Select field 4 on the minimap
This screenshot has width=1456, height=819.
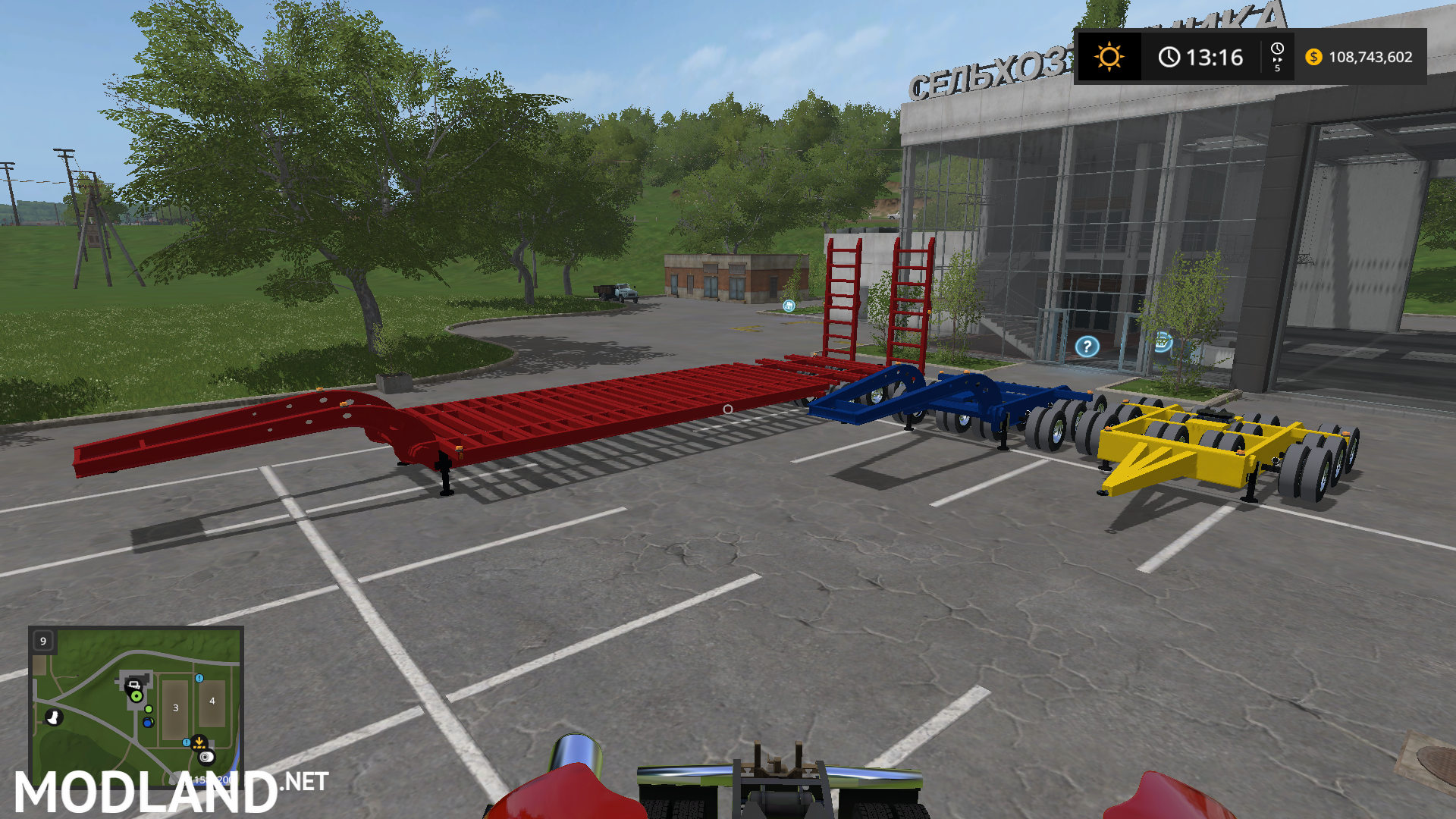[212, 701]
